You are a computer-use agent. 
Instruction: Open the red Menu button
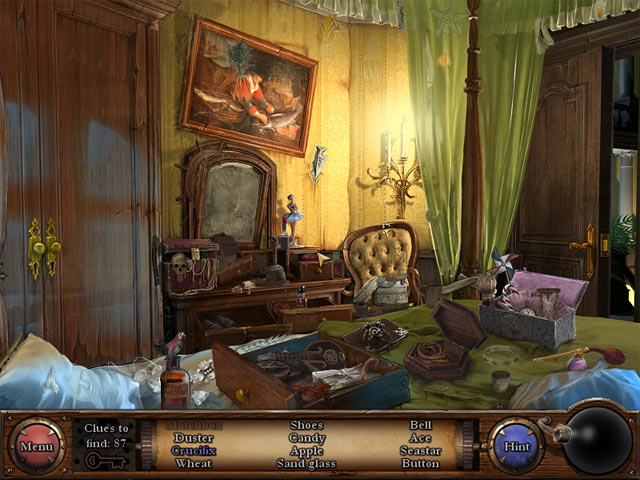(37, 445)
